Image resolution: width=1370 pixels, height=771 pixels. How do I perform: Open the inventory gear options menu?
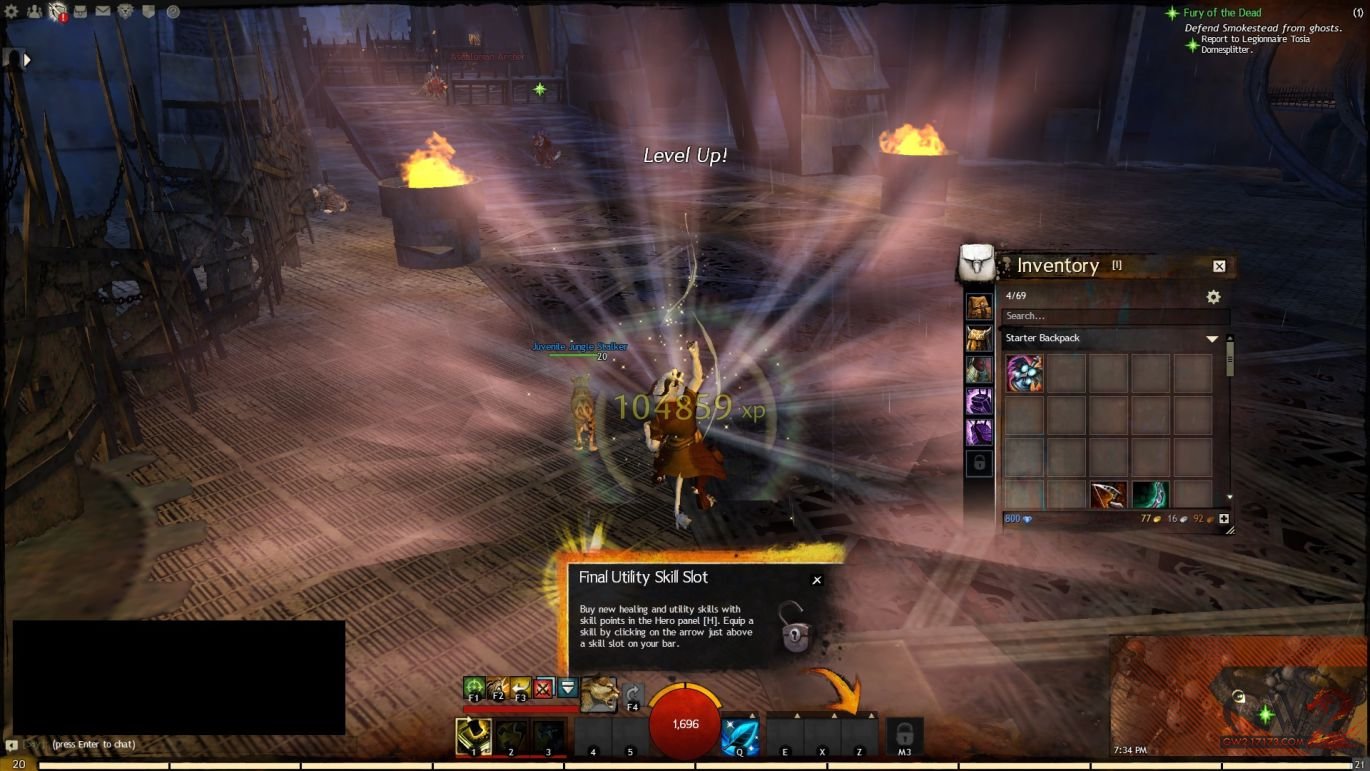point(1213,297)
